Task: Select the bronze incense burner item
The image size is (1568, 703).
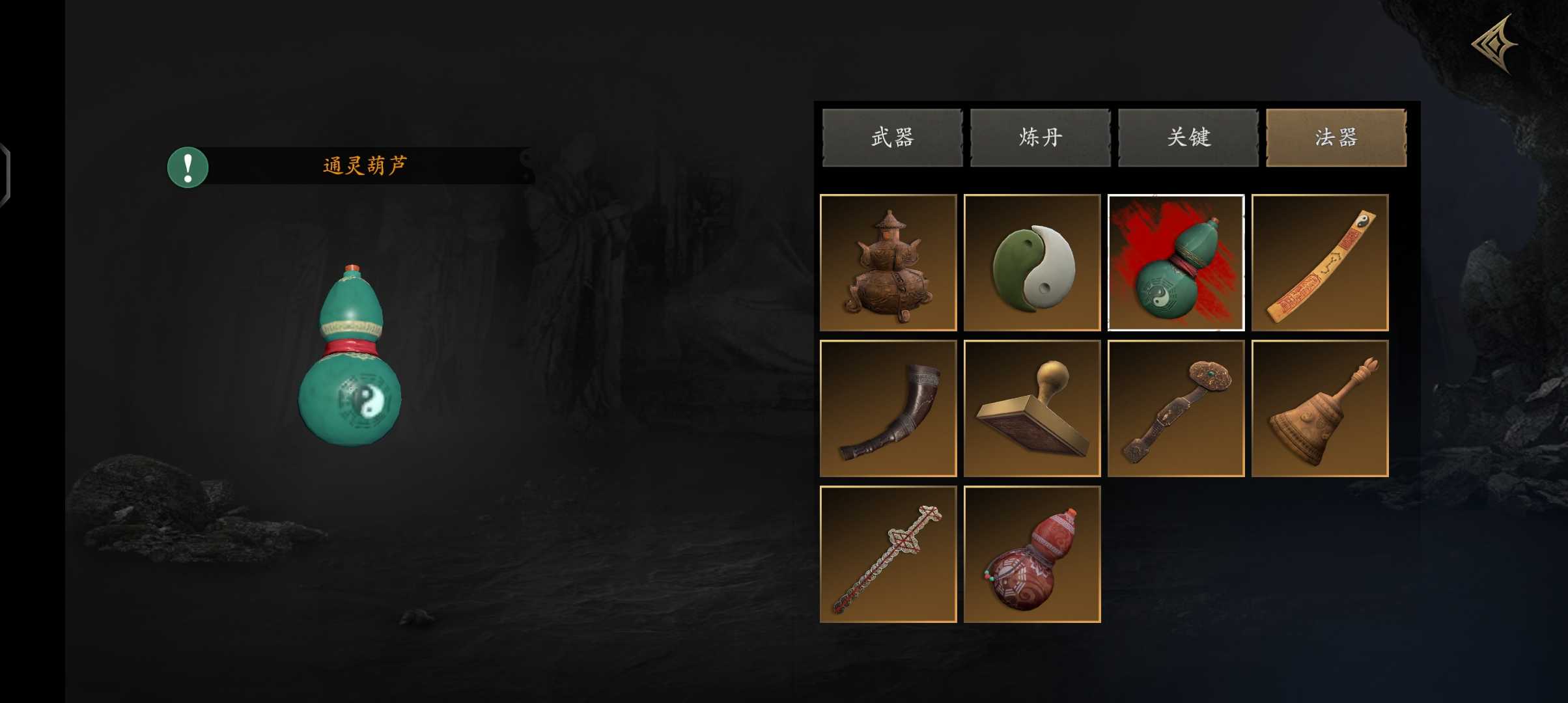Action: [x=888, y=262]
